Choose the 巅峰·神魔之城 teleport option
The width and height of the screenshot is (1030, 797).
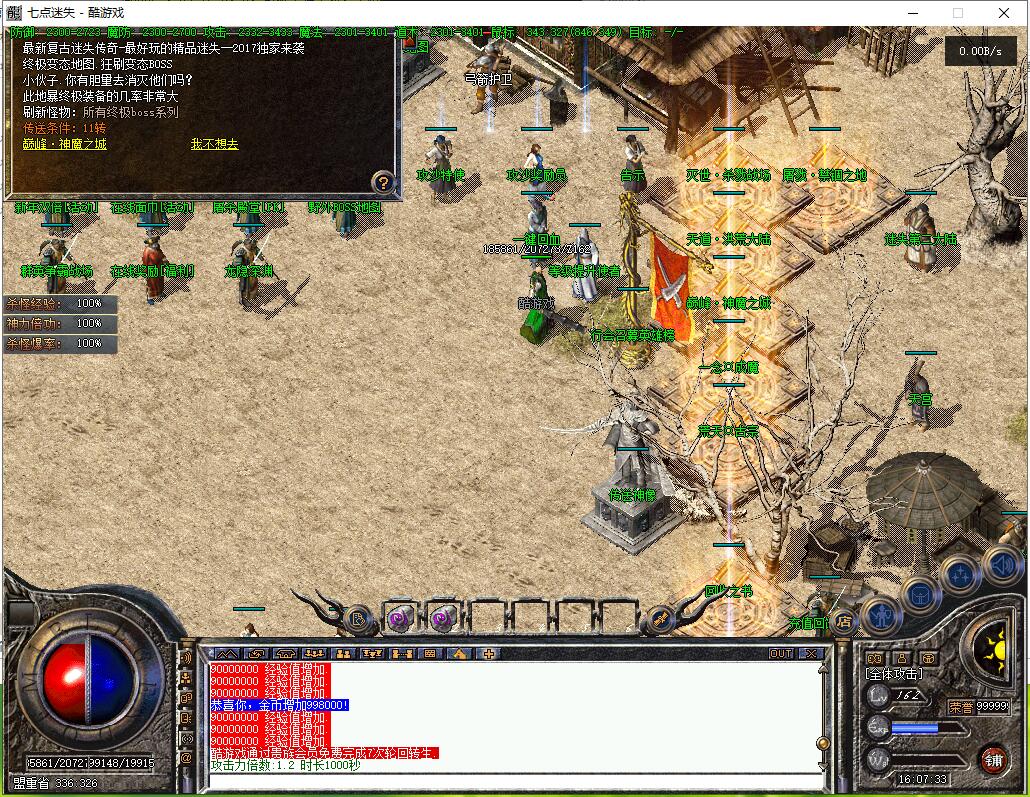[65, 144]
